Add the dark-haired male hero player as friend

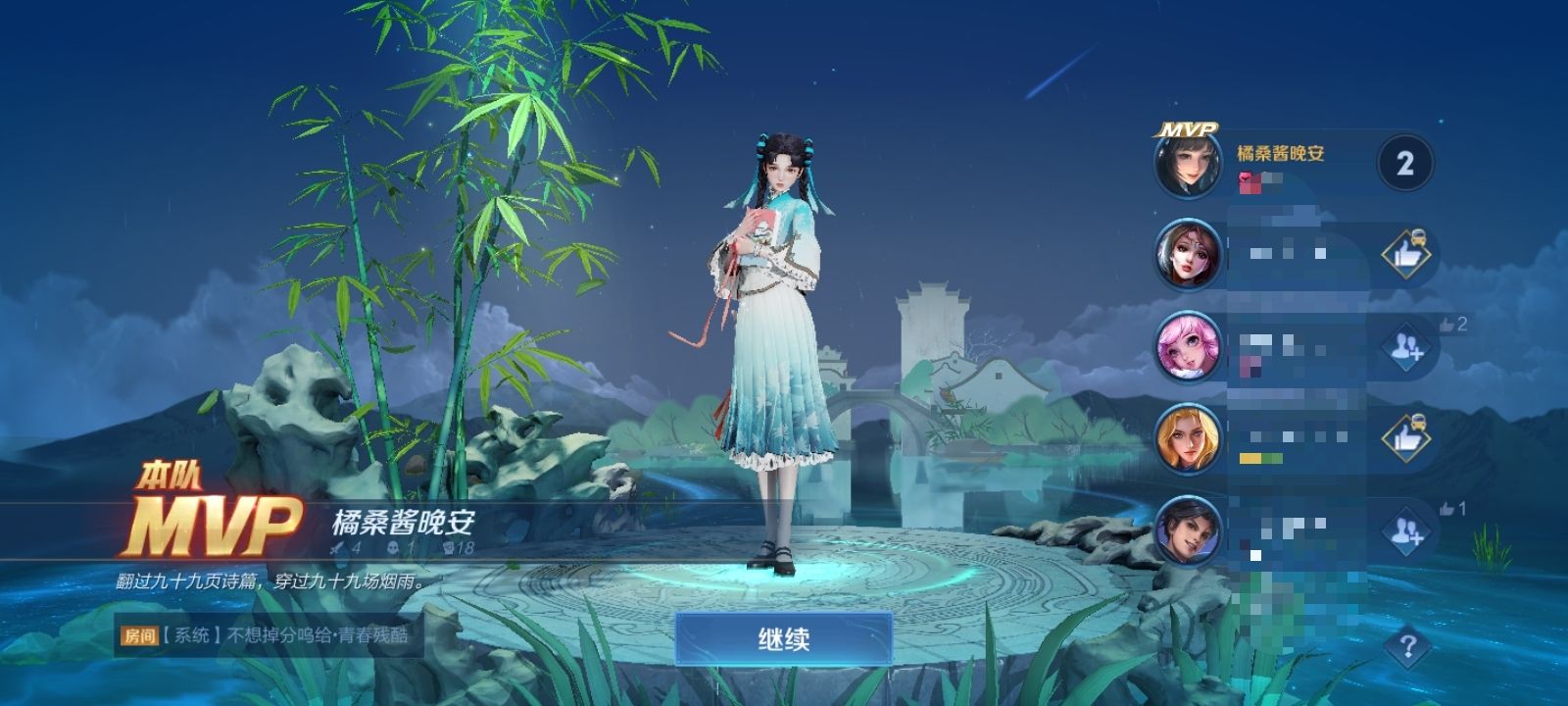click(1405, 530)
